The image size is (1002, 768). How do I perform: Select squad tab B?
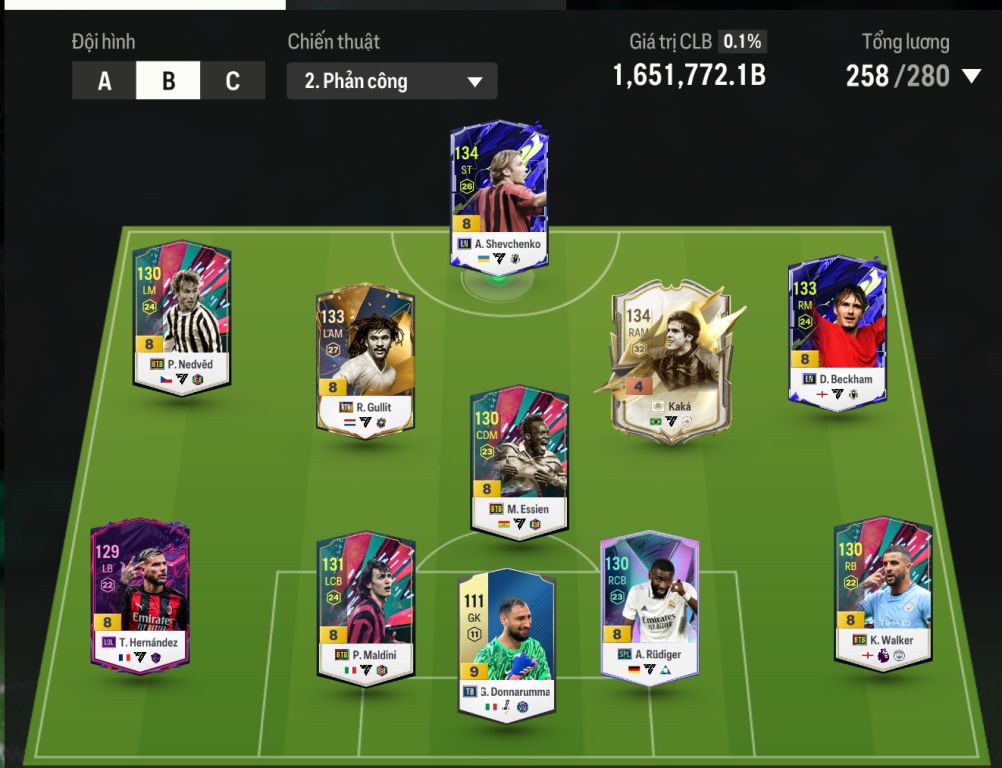[168, 81]
